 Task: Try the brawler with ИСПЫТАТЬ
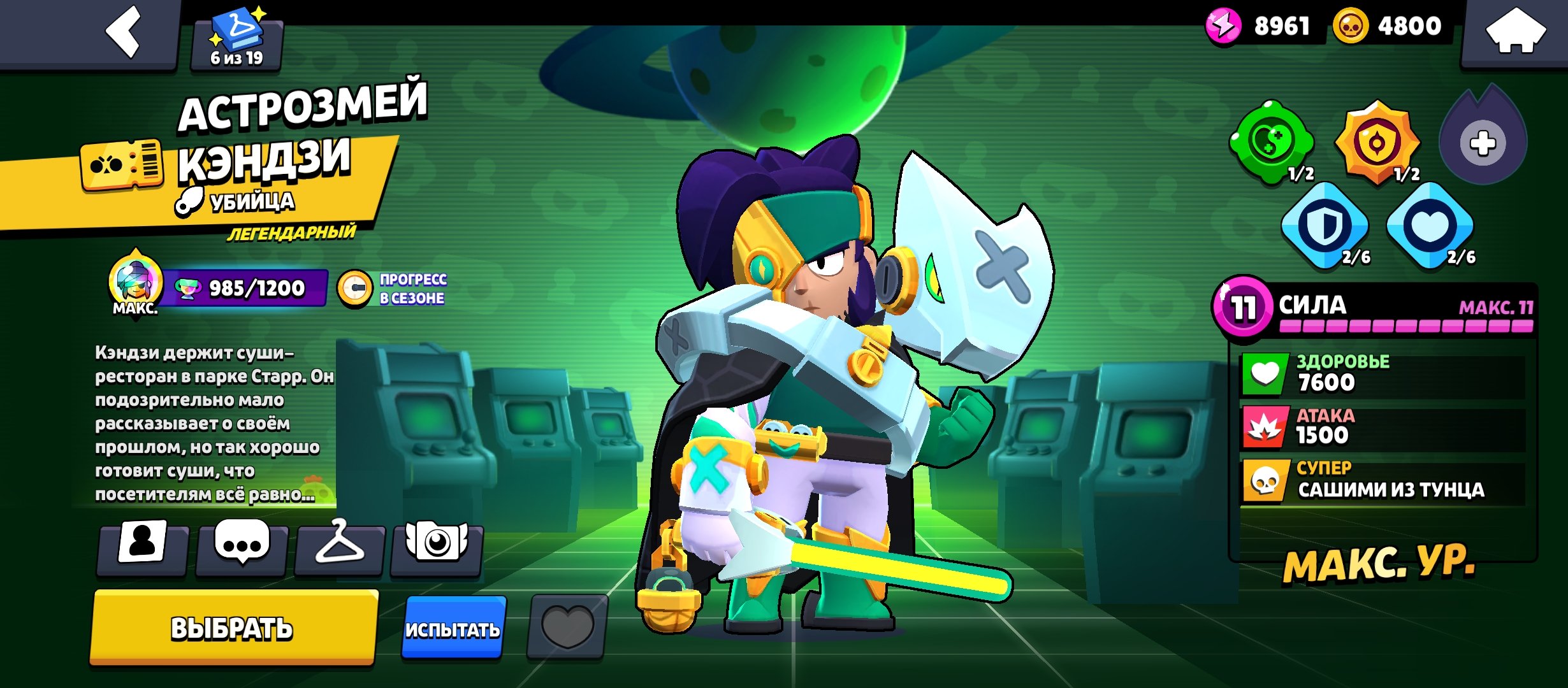tap(453, 628)
